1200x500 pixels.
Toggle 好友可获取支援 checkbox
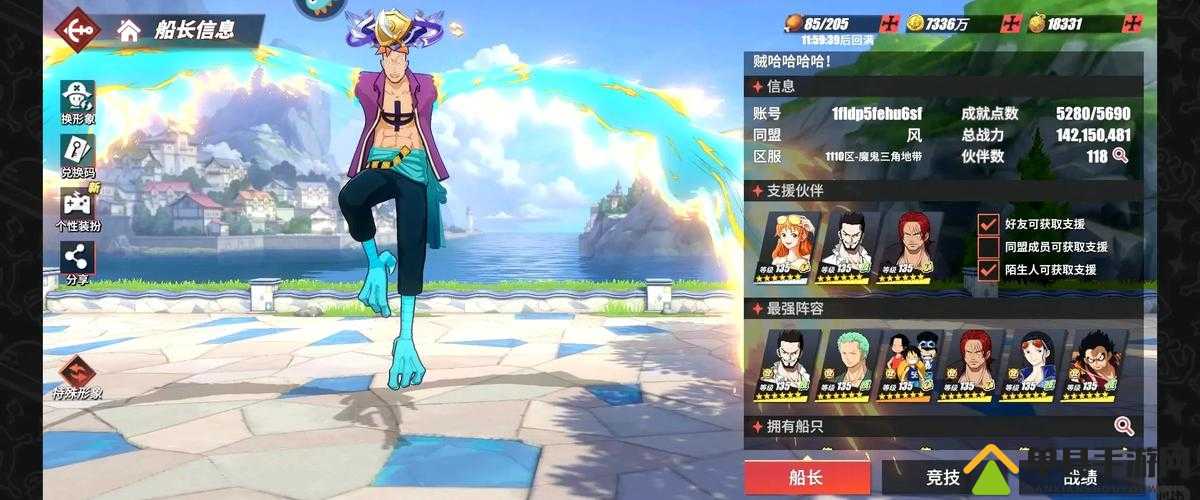click(988, 224)
